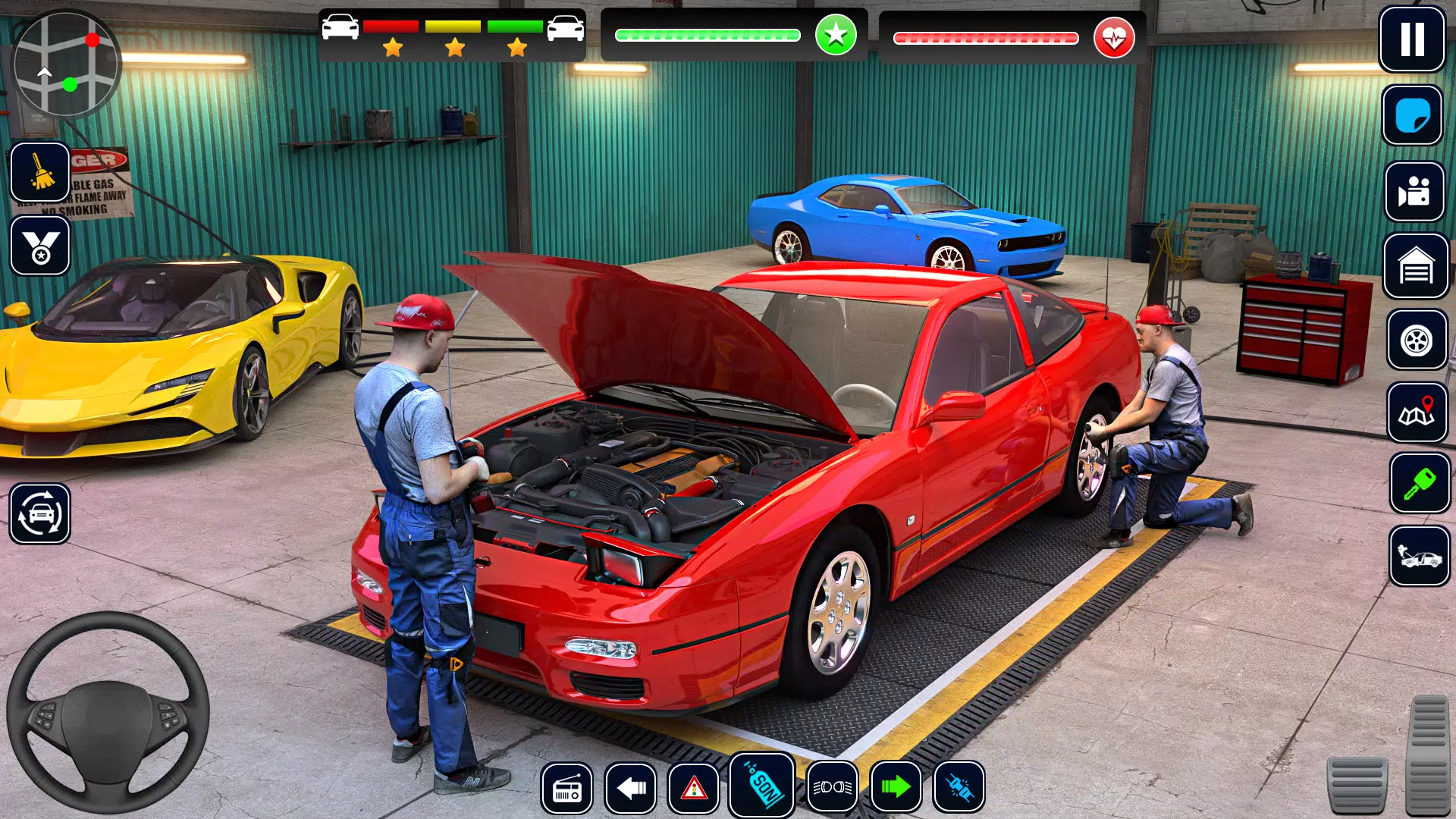Activate the left turn indicator

630,788
